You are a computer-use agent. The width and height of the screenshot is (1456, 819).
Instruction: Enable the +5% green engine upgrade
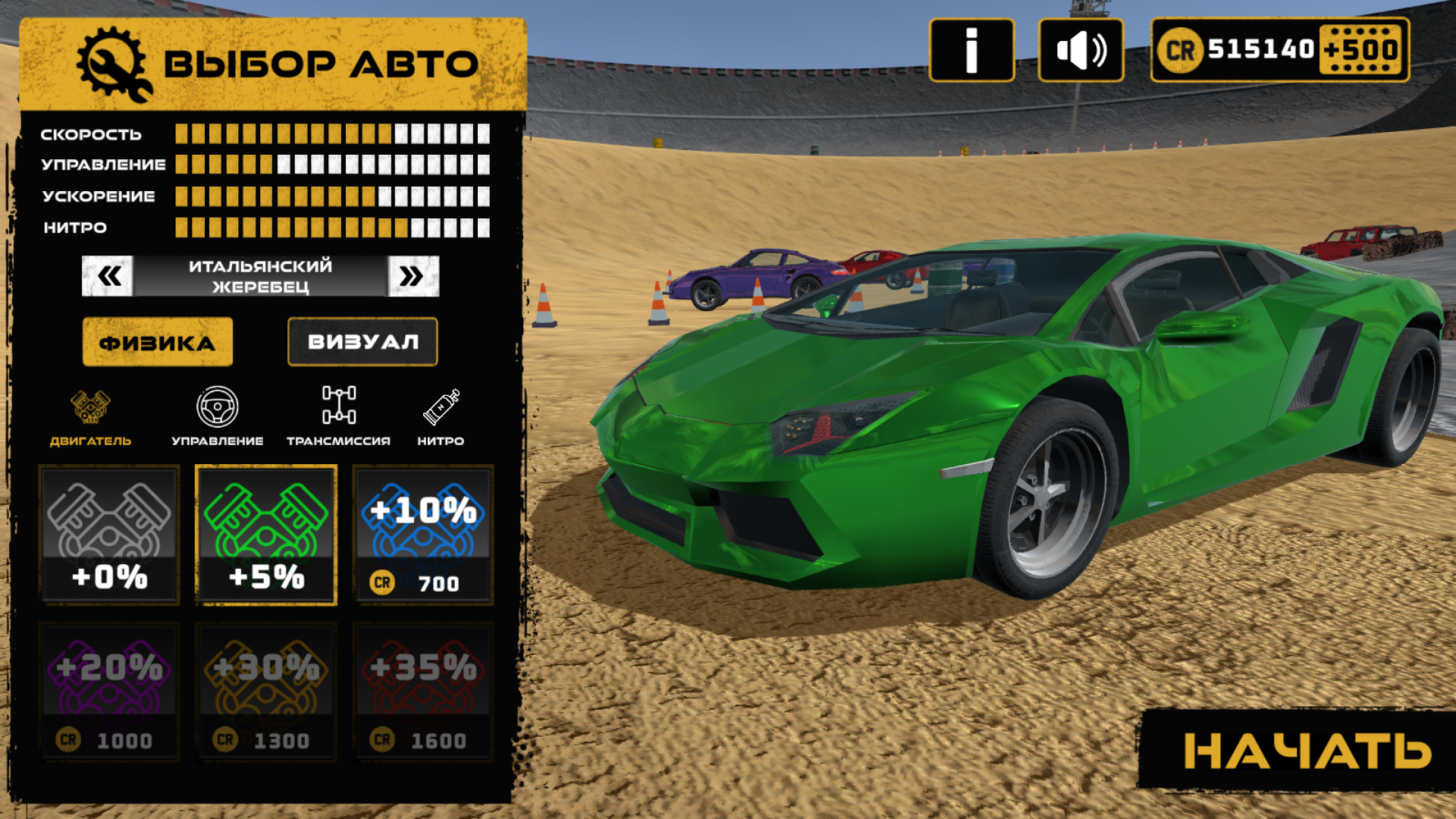(x=265, y=535)
